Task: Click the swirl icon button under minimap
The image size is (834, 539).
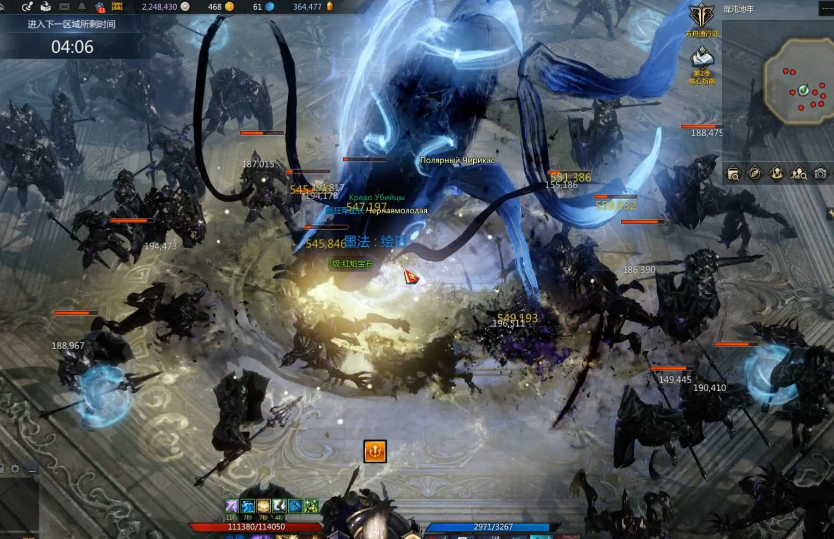Action: (x=755, y=173)
